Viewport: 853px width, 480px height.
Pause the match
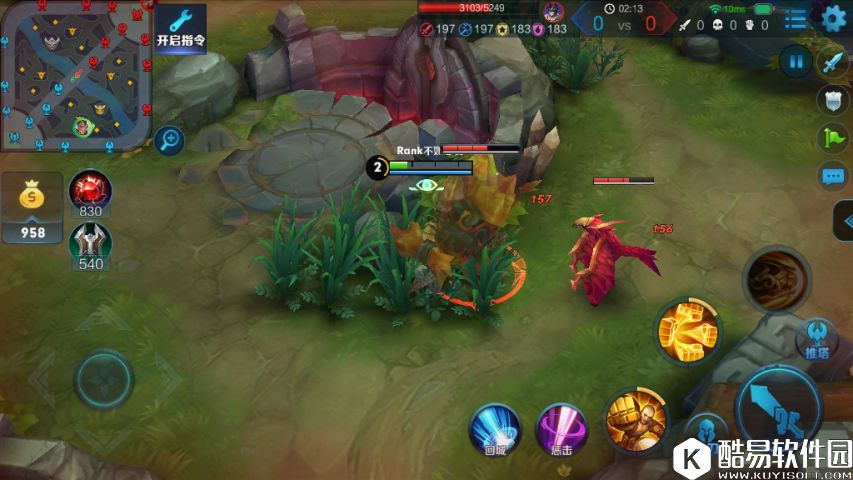click(796, 61)
